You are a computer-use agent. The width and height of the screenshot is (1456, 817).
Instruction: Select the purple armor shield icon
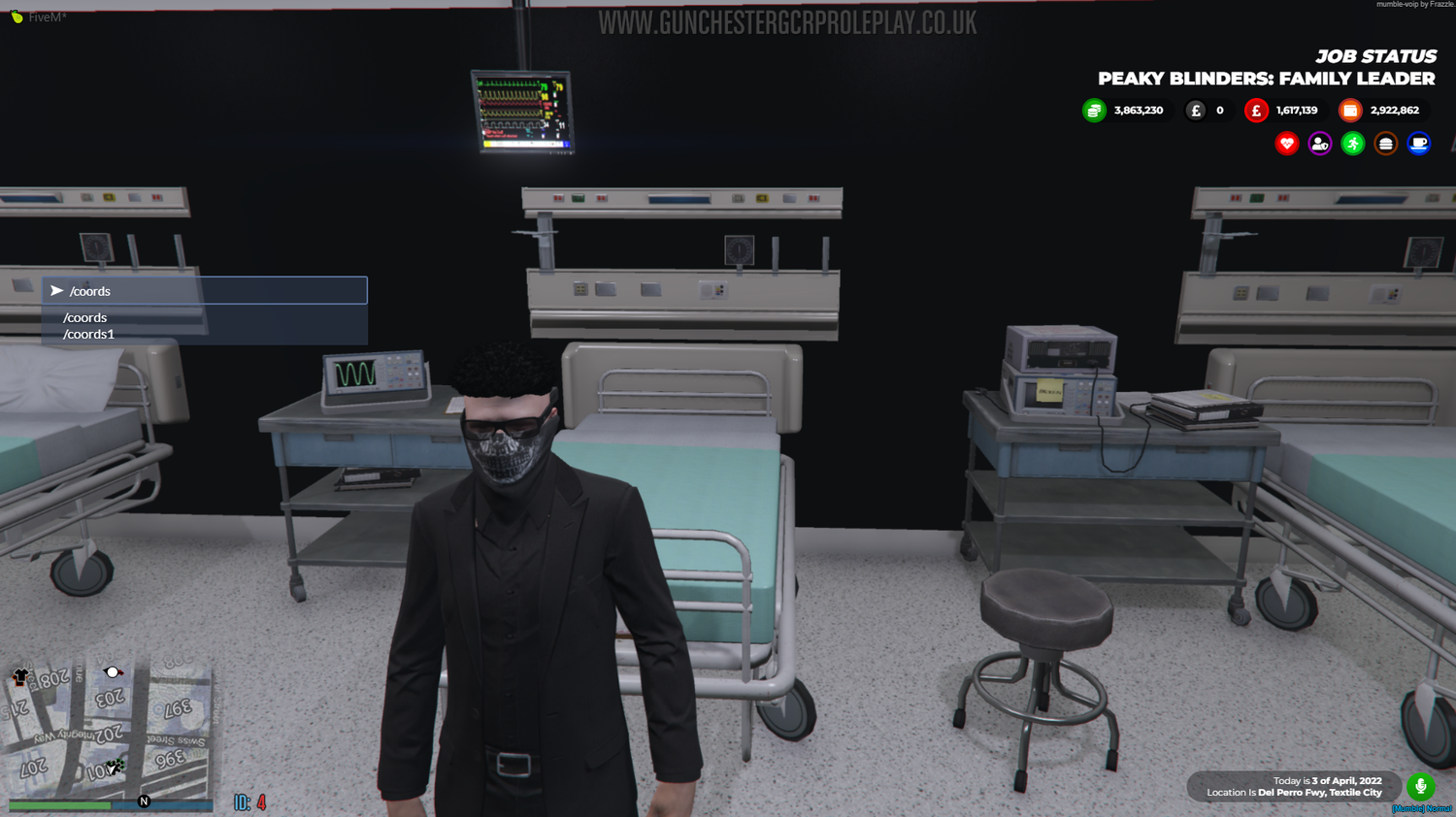[1319, 143]
